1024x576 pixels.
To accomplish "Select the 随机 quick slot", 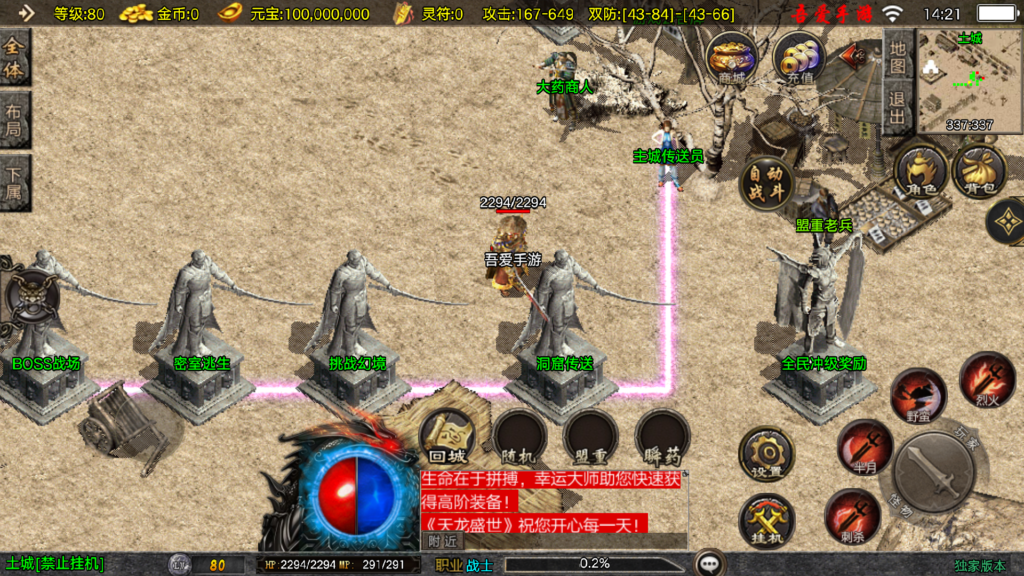I will [x=520, y=437].
